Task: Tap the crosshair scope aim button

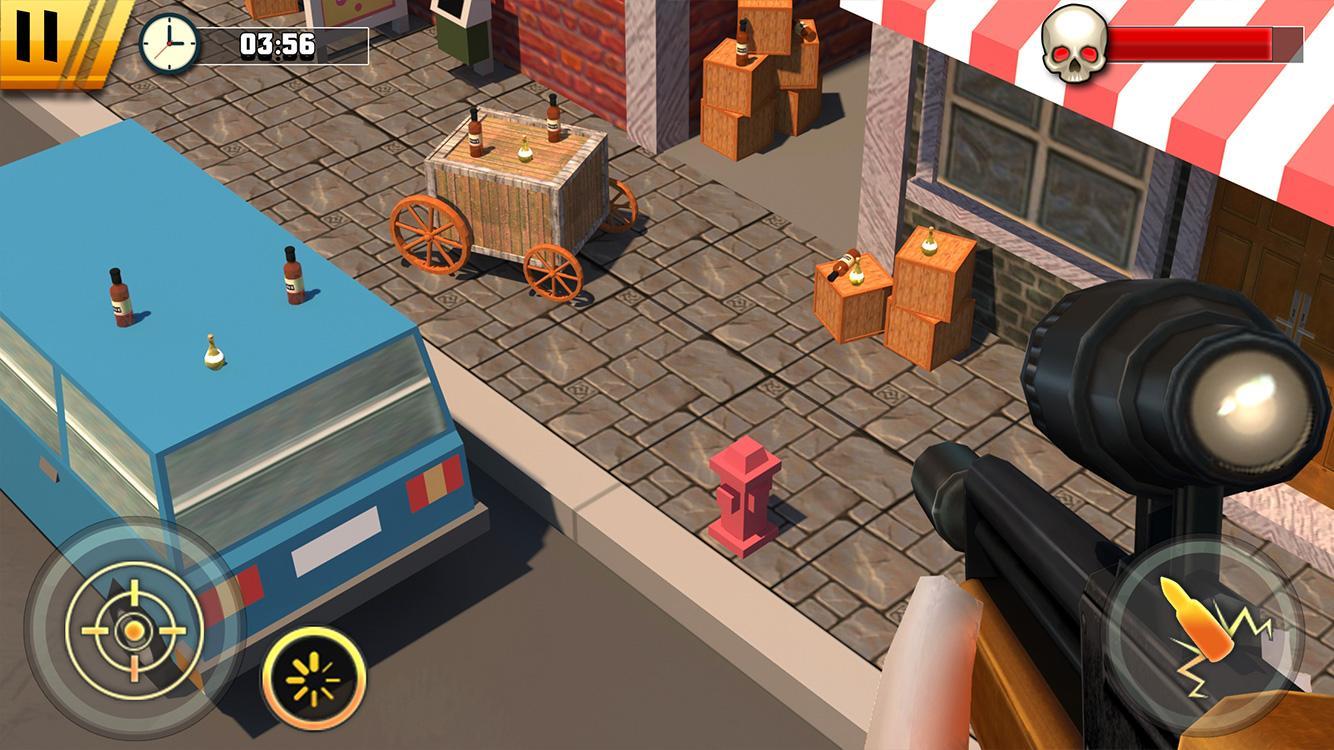Action: 133,628
